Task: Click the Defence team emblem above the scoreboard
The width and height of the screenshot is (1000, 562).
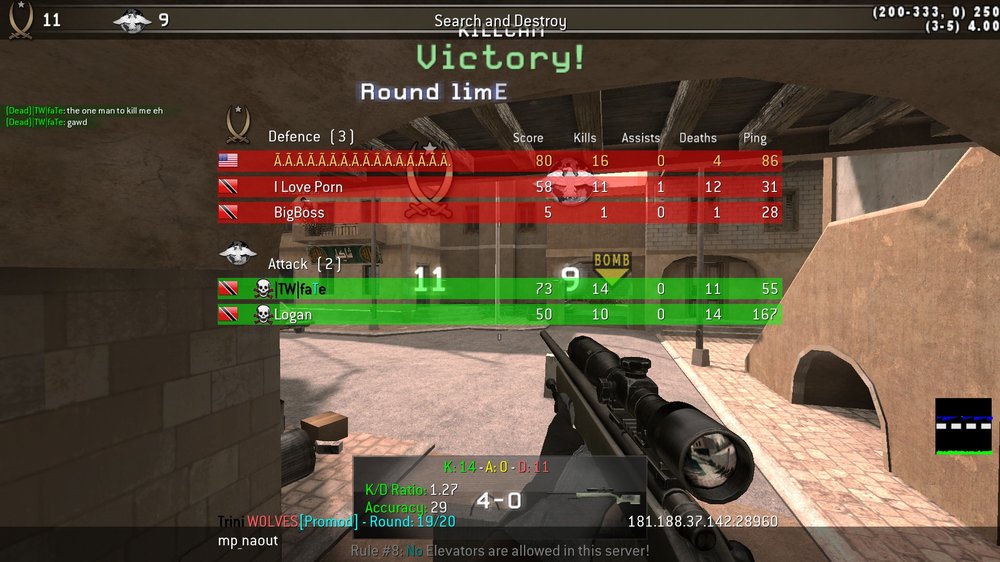Action: tap(238, 124)
